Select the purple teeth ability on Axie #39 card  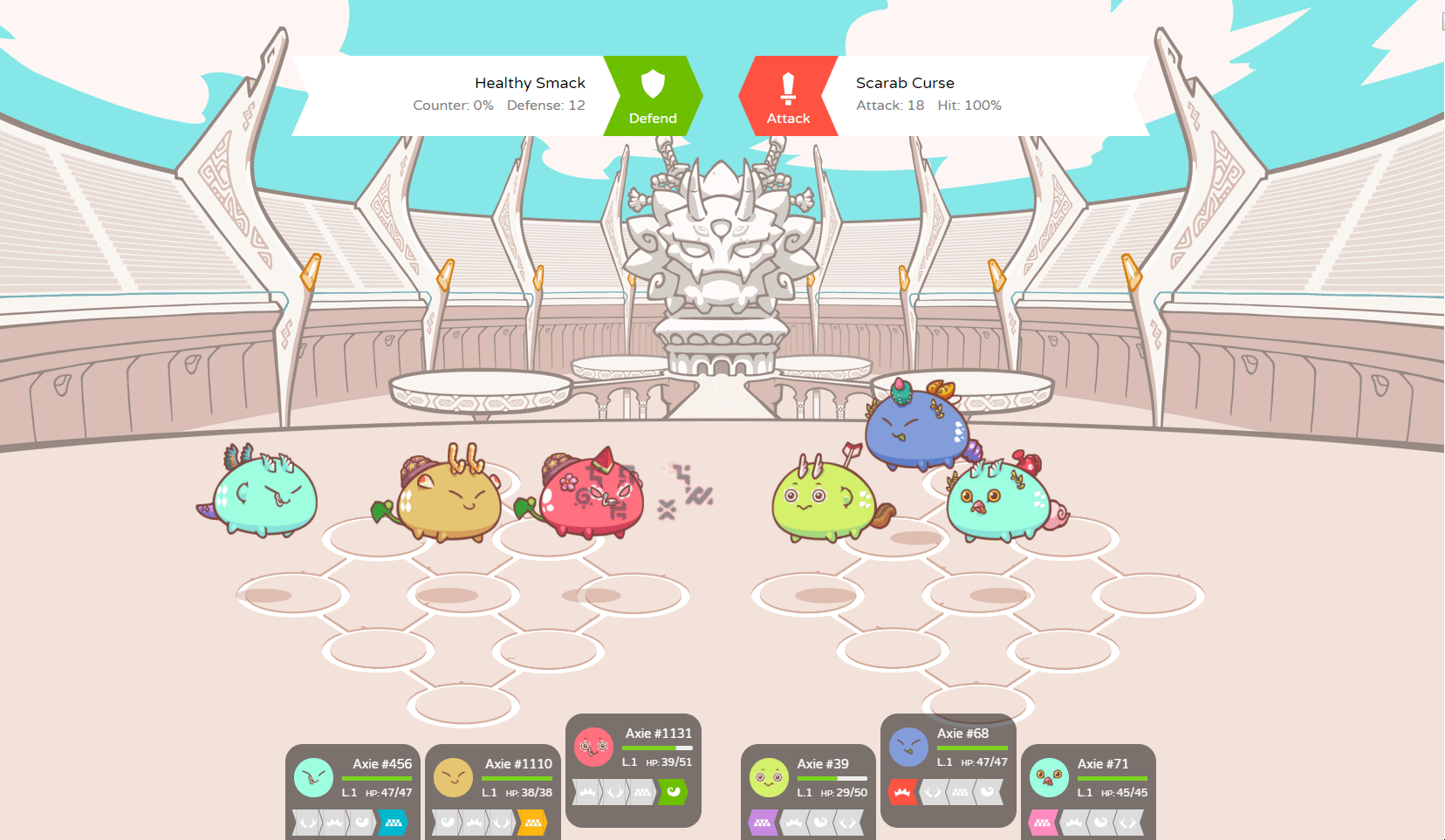tap(762, 822)
